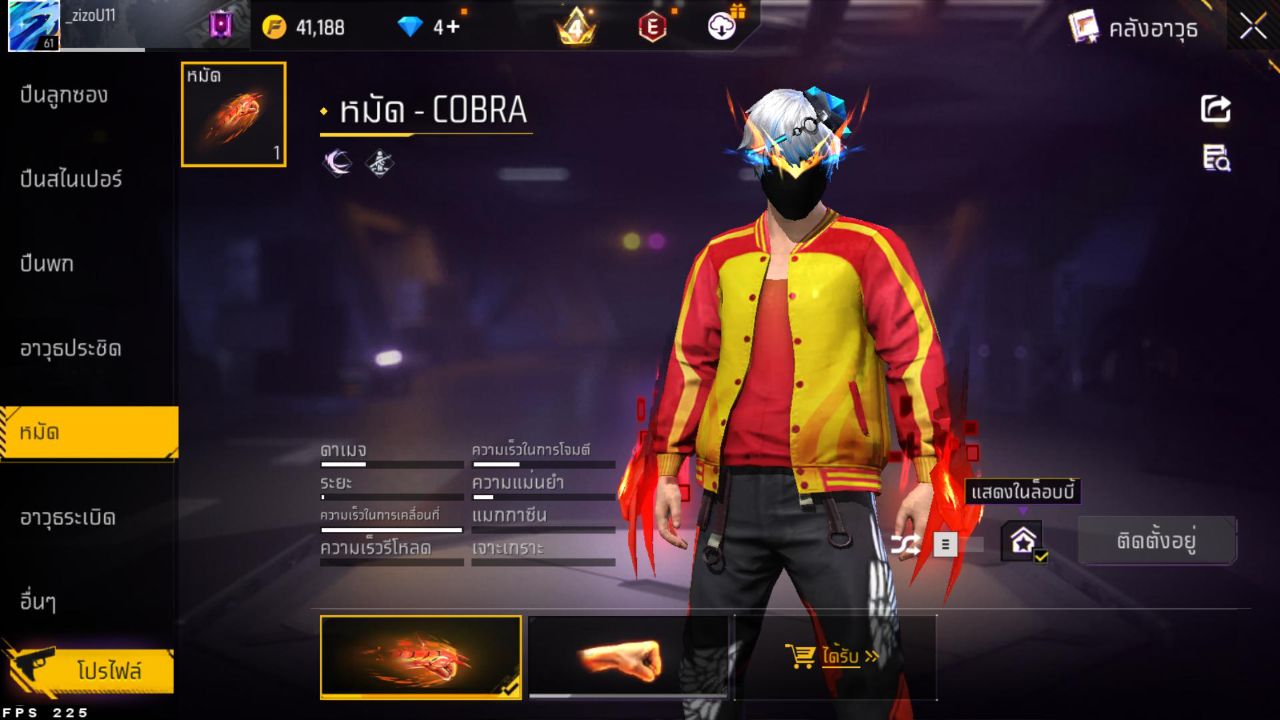The width and height of the screenshot is (1280, 720).
Task: Toggle the crescent moon ability icon
Action: pos(336,160)
